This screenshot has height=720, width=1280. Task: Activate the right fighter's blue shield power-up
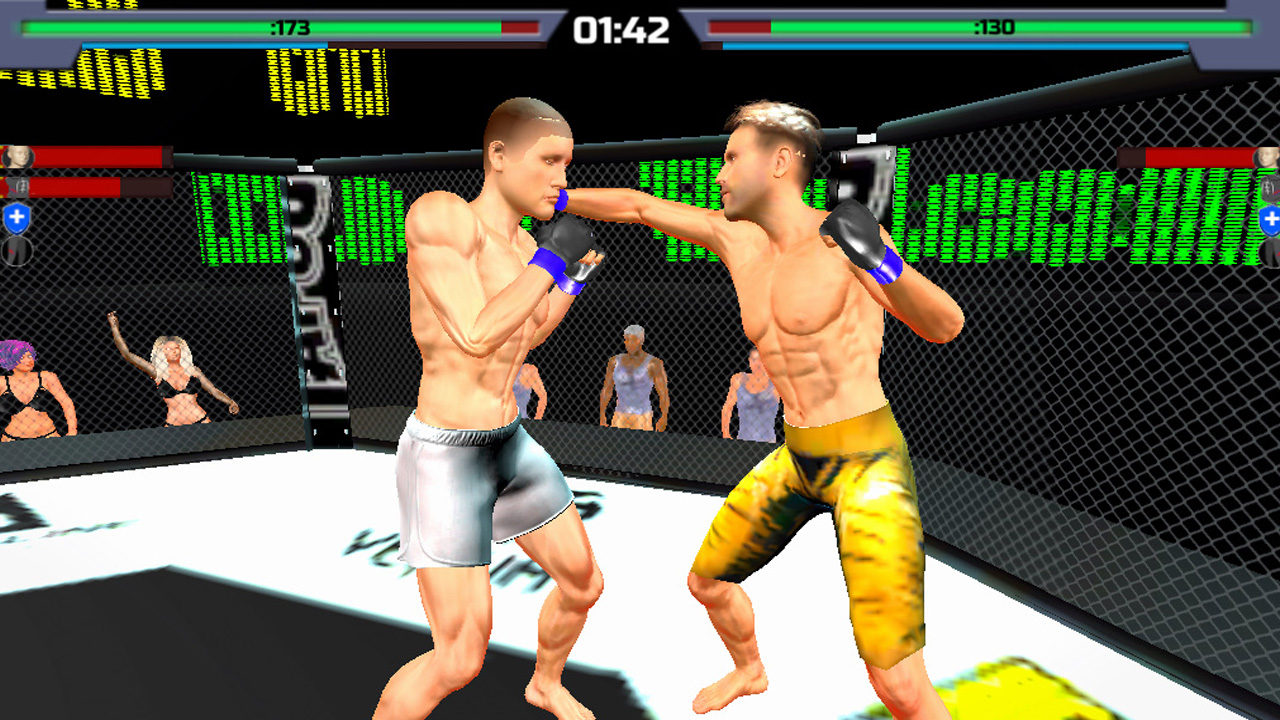[x=1270, y=220]
